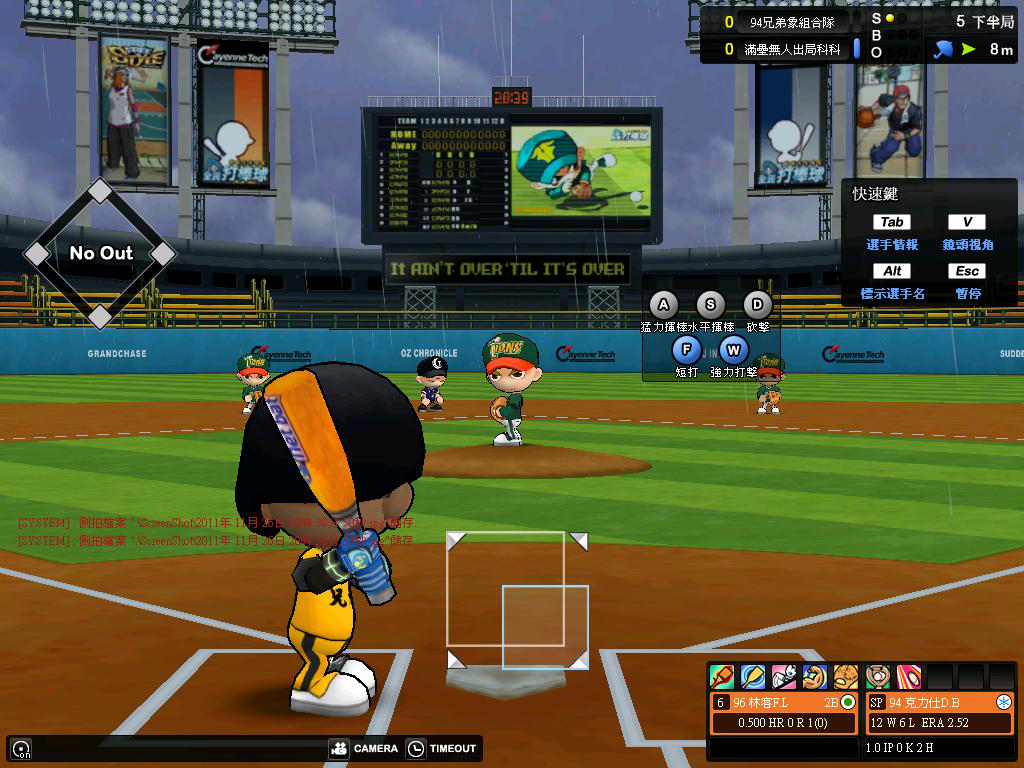
Task: Select the flexing arm skill icon
Action: (x=815, y=677)
